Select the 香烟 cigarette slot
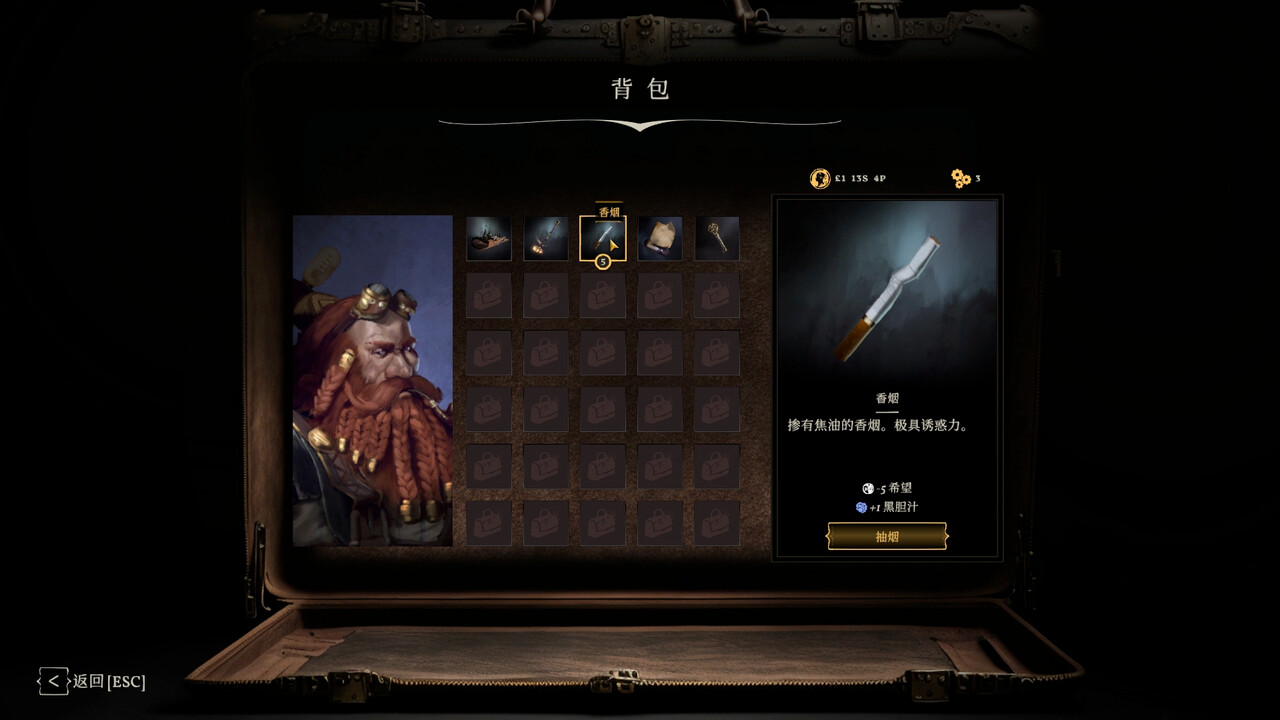This screenshot has width=1280, height=720. 603,239
